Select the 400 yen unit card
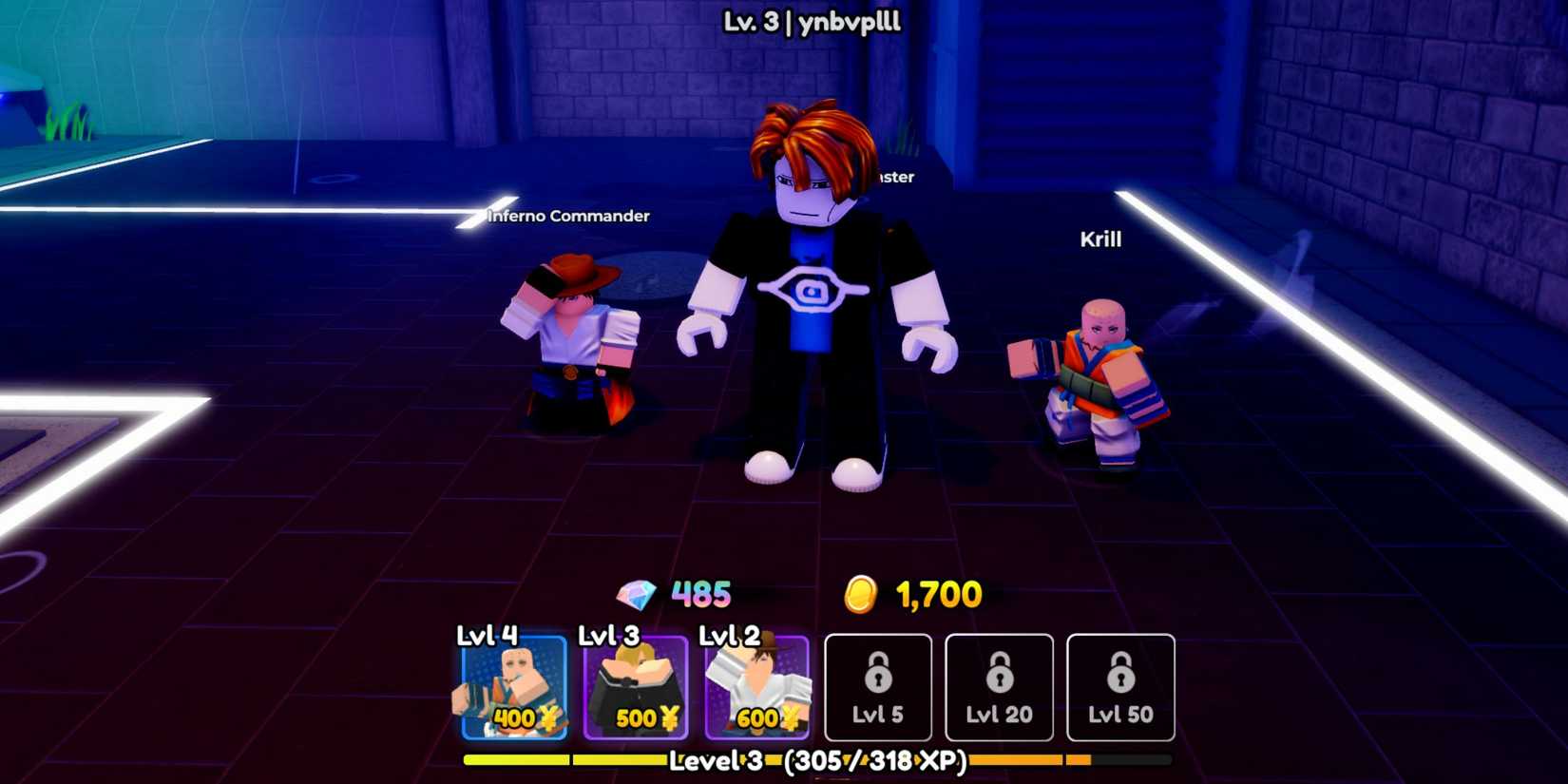Image resolution: width=1568 pixels, height=784 pixels. (x=513, y=687)
